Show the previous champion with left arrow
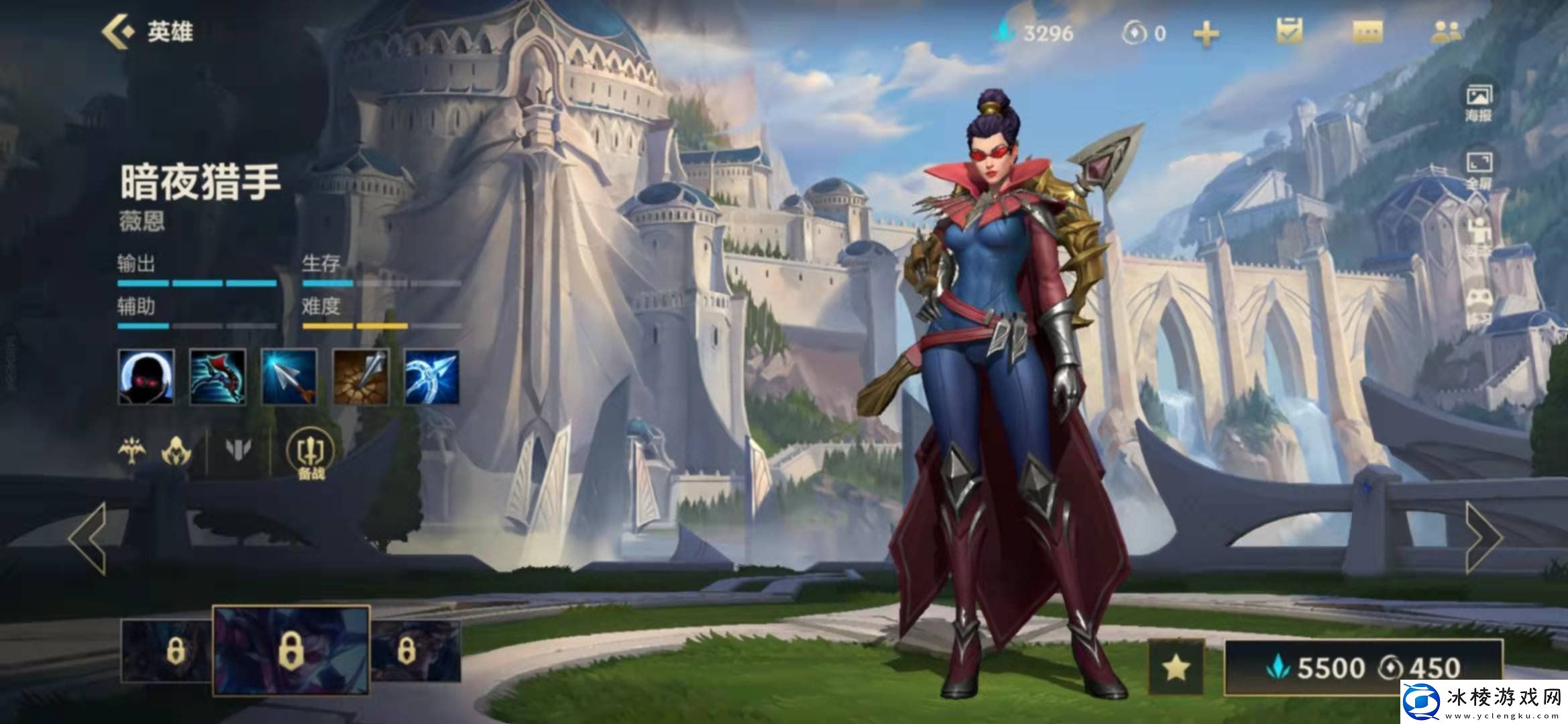This screenshot has height=724, width=1568. (x=89, y=538)
